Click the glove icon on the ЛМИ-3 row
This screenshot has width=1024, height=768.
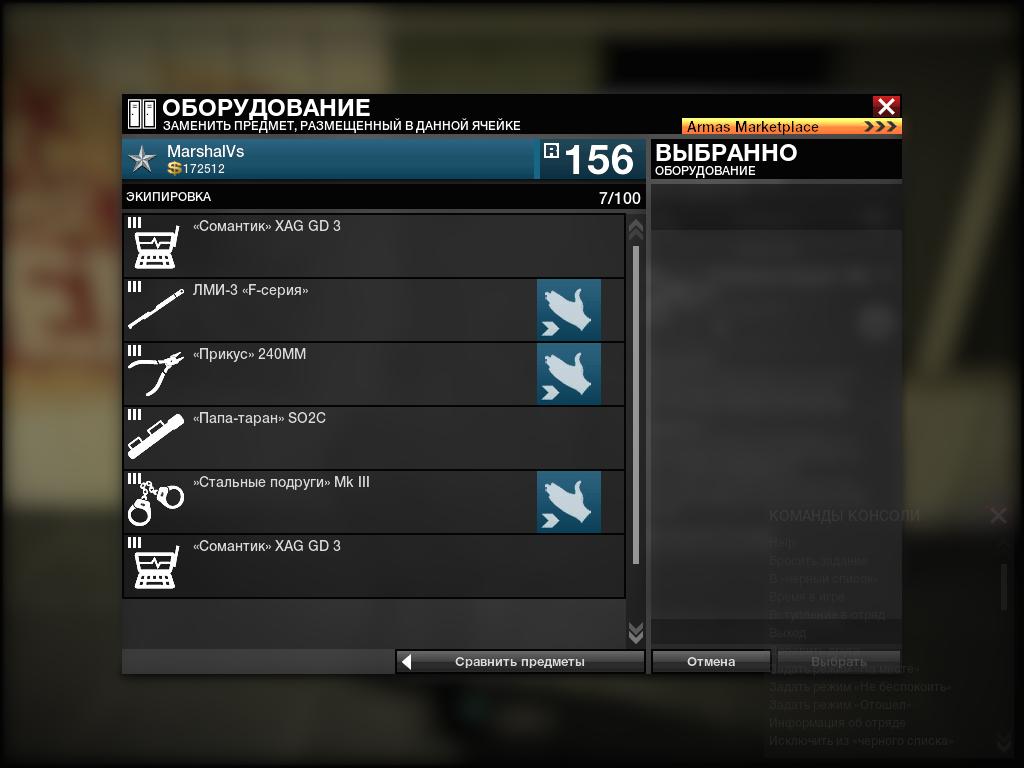[569, 310]
